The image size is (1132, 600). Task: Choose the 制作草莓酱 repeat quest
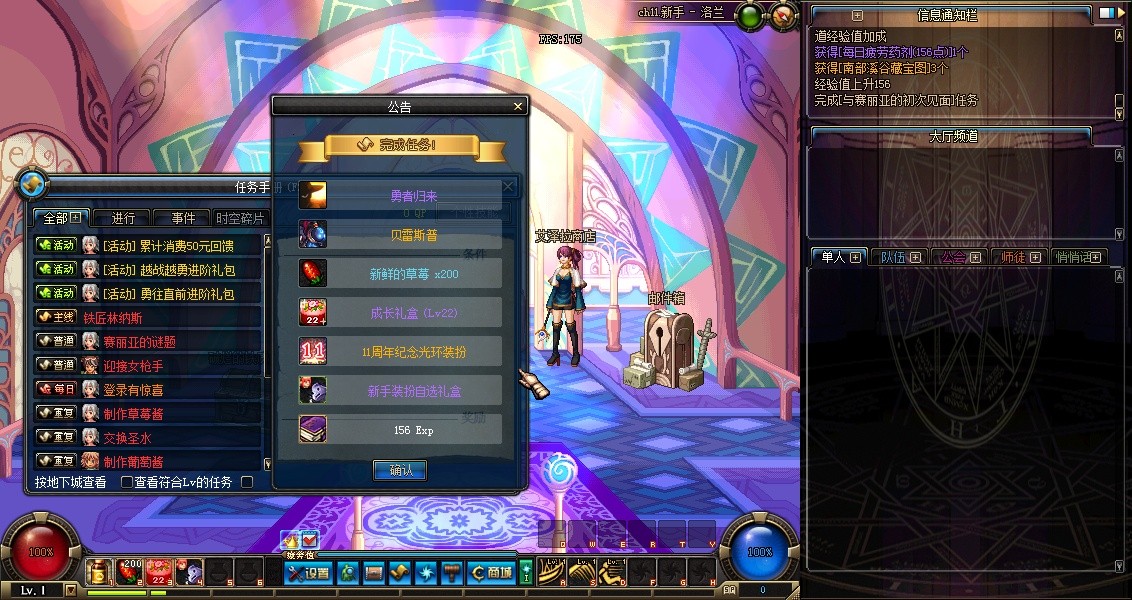[133, 413]
